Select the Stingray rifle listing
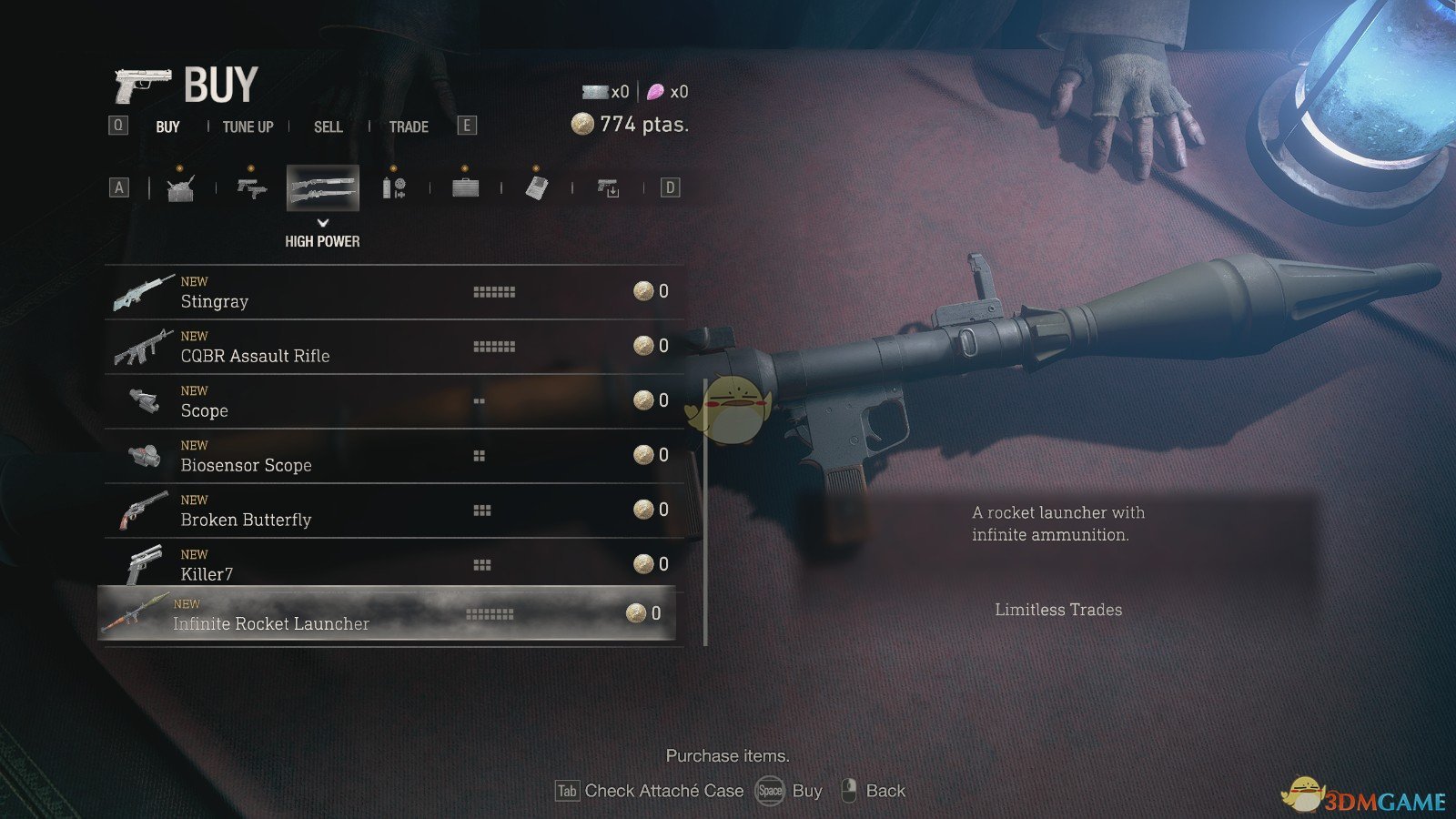The height and width of the screenshot is (819, 1456). 391,292
